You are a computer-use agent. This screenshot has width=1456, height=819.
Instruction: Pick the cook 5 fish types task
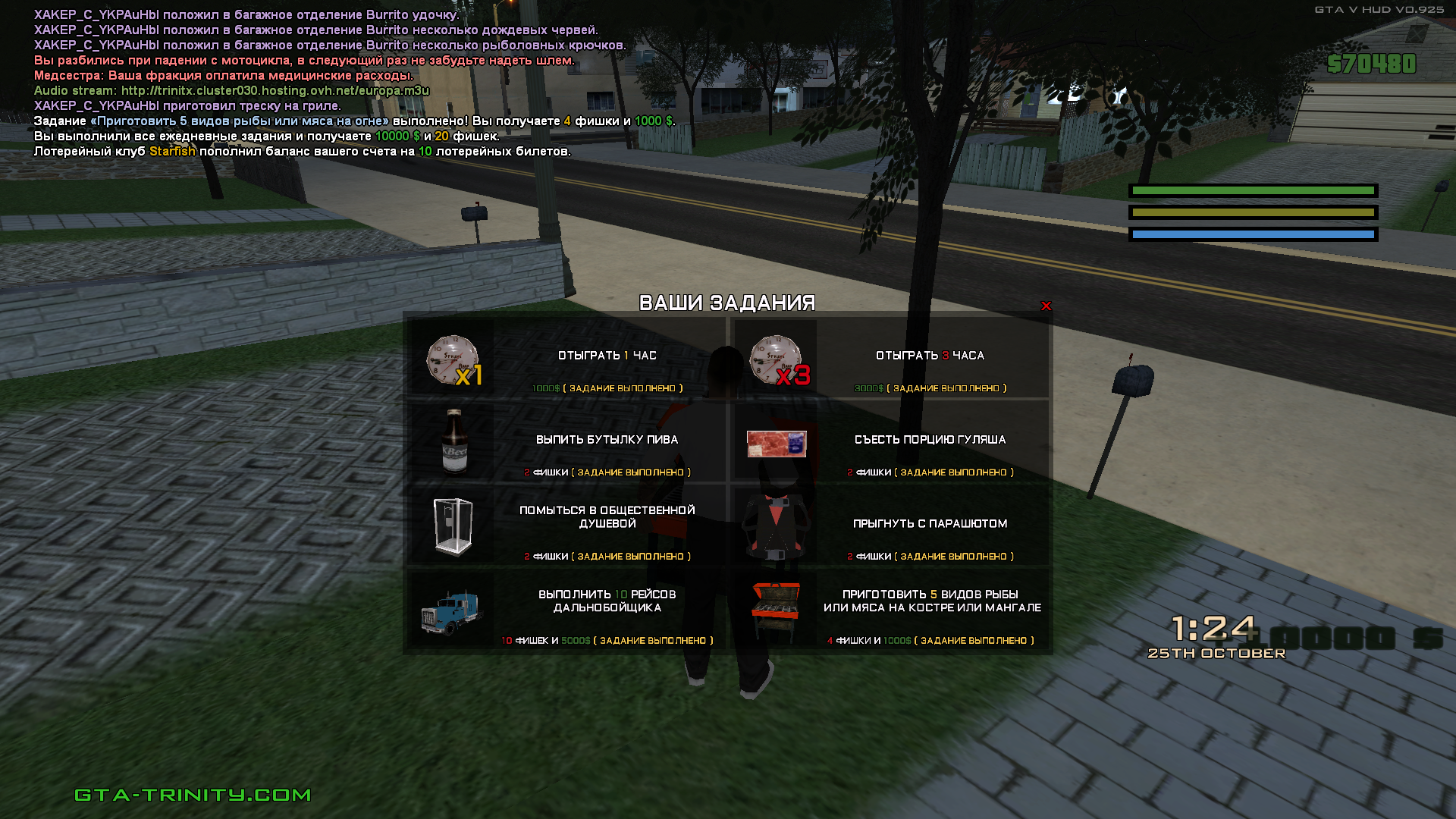click(931, 601)
